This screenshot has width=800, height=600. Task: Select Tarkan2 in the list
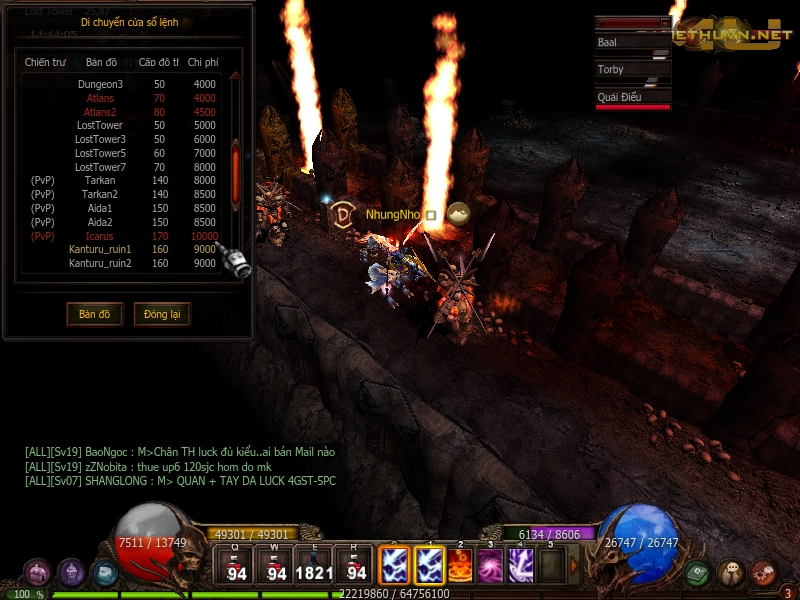point(100,194)
